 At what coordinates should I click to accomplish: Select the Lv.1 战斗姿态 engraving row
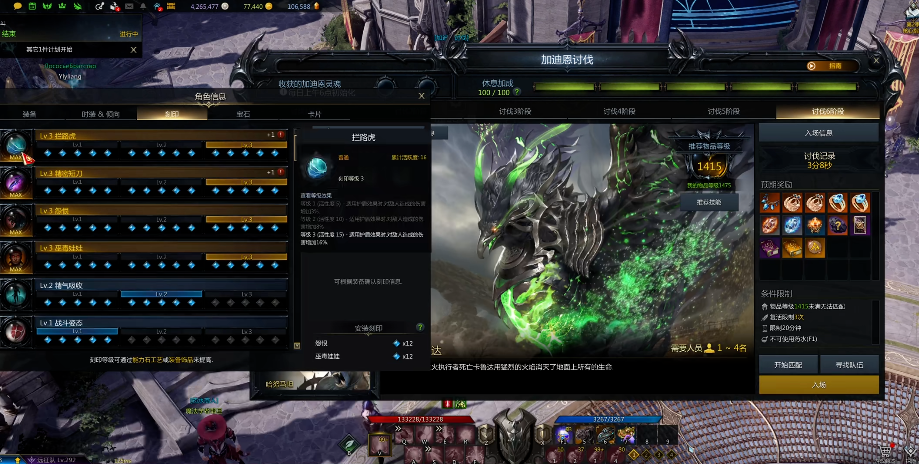(x=160, y=327)
